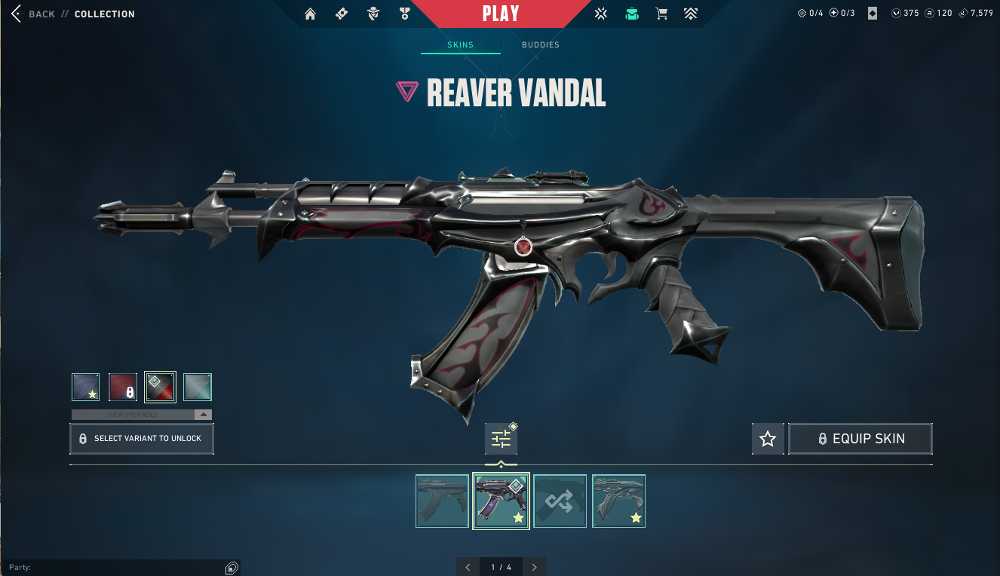
Task: Choose the locked red color variant
Action: tap(123, 387)
